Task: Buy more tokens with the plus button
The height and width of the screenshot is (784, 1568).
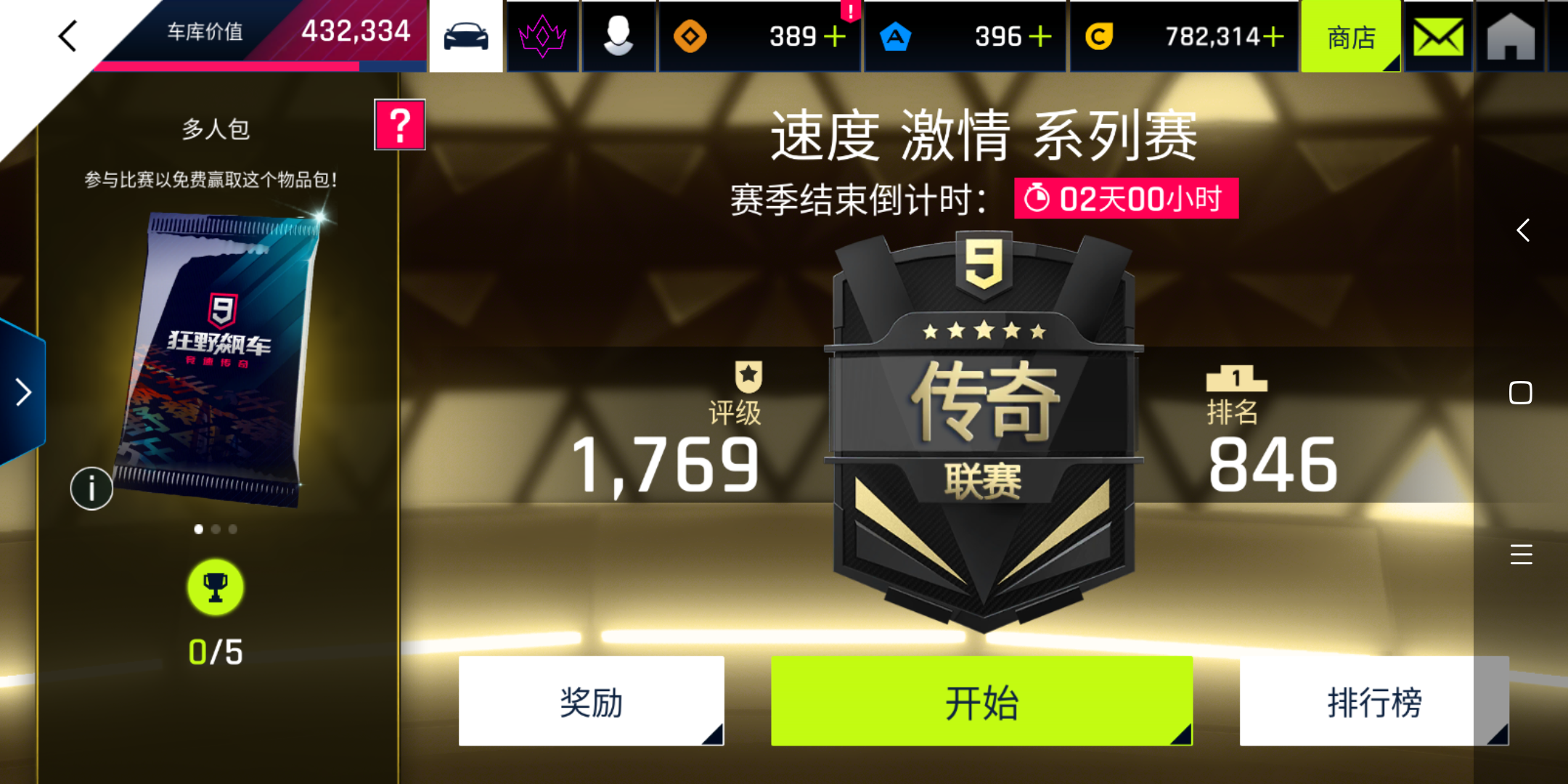Action: (x=836, y=35)
